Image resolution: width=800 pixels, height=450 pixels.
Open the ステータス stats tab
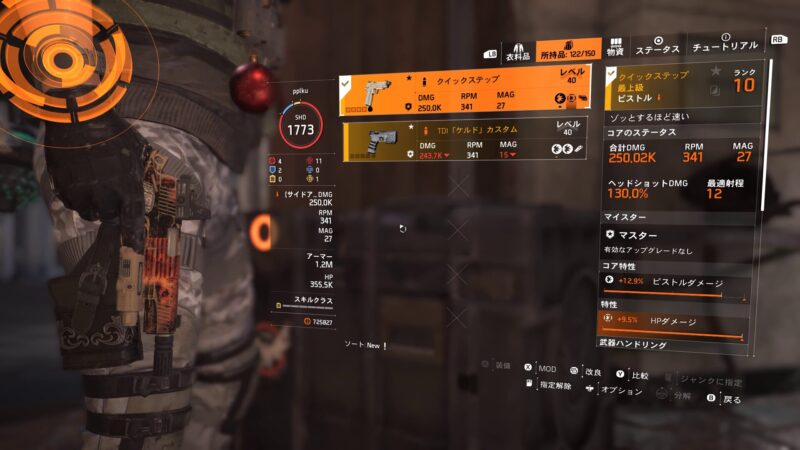[658, 49]
